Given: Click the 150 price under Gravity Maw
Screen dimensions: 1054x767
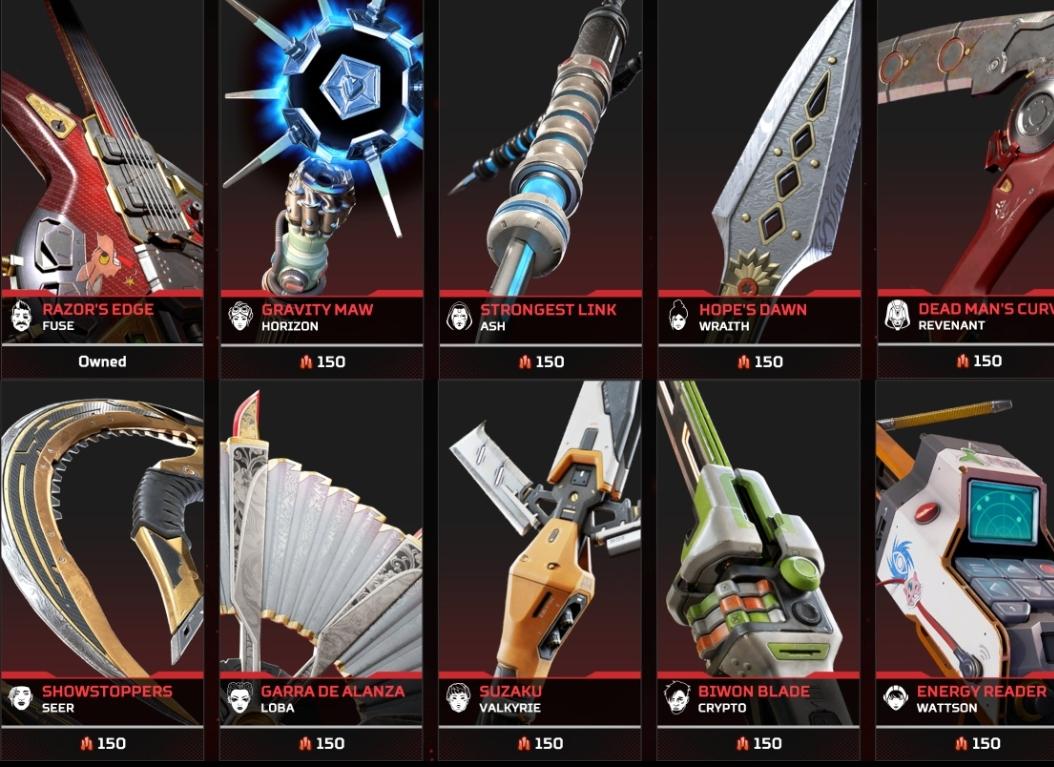Looking at the screenshot, I should click(322, 362).
